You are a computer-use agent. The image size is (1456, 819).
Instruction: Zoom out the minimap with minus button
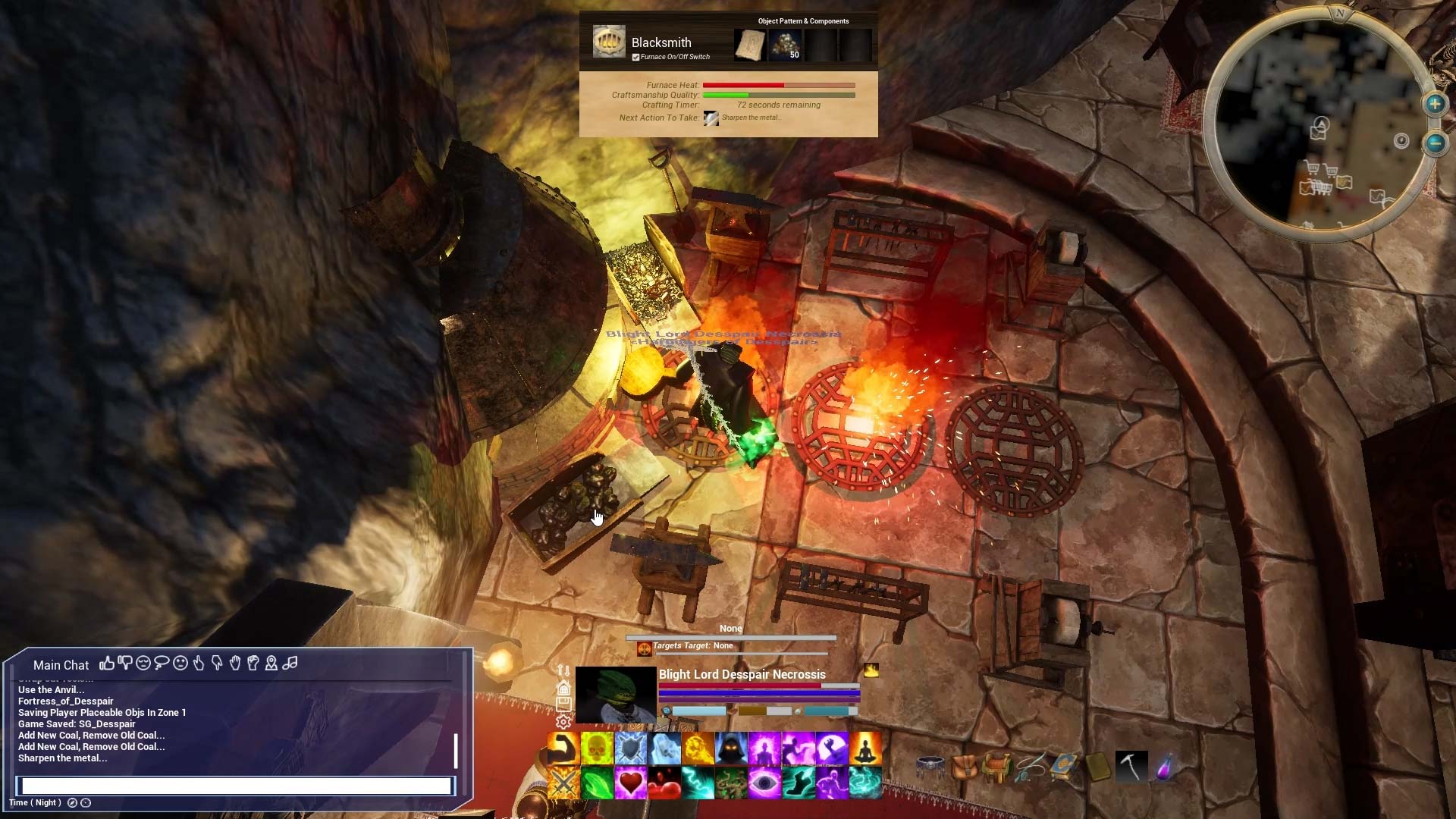1435,143
